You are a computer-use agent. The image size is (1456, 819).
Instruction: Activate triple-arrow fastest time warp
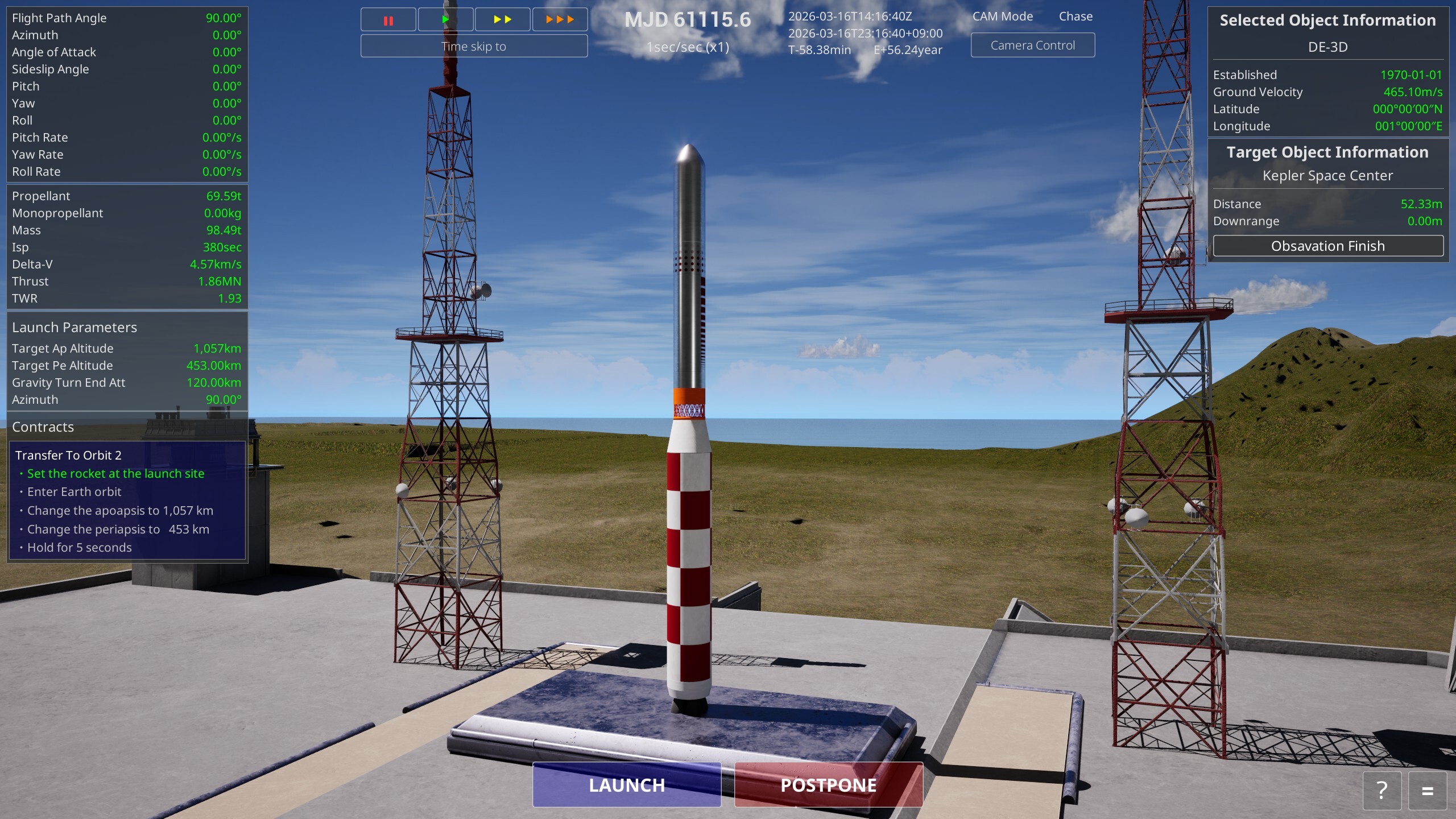(560, 20)
